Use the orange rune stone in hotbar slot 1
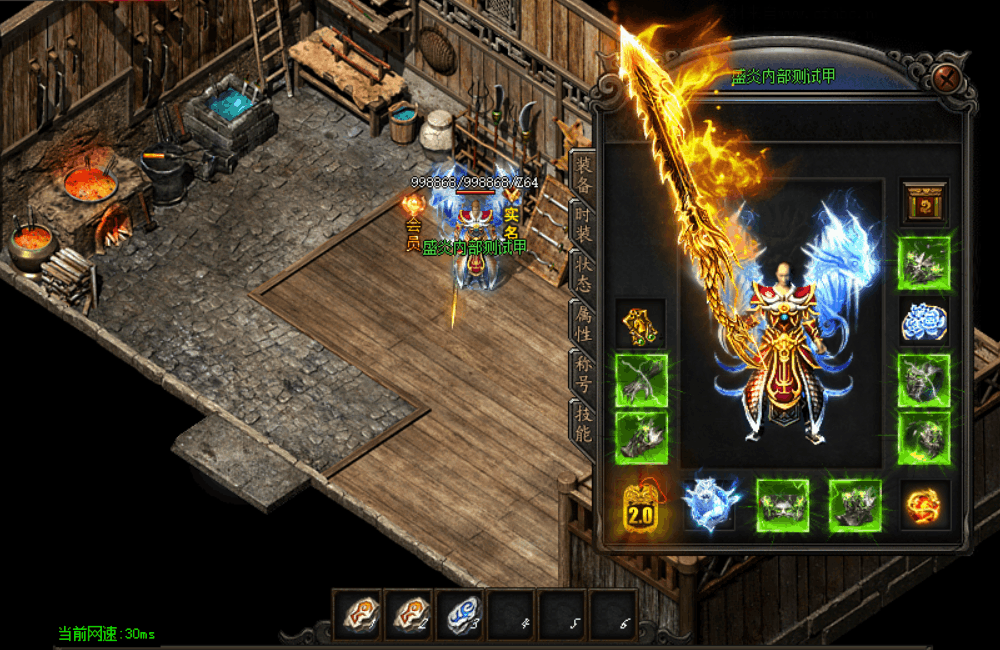This screenshot has width=1000, height=650. (x=357, y=613)
